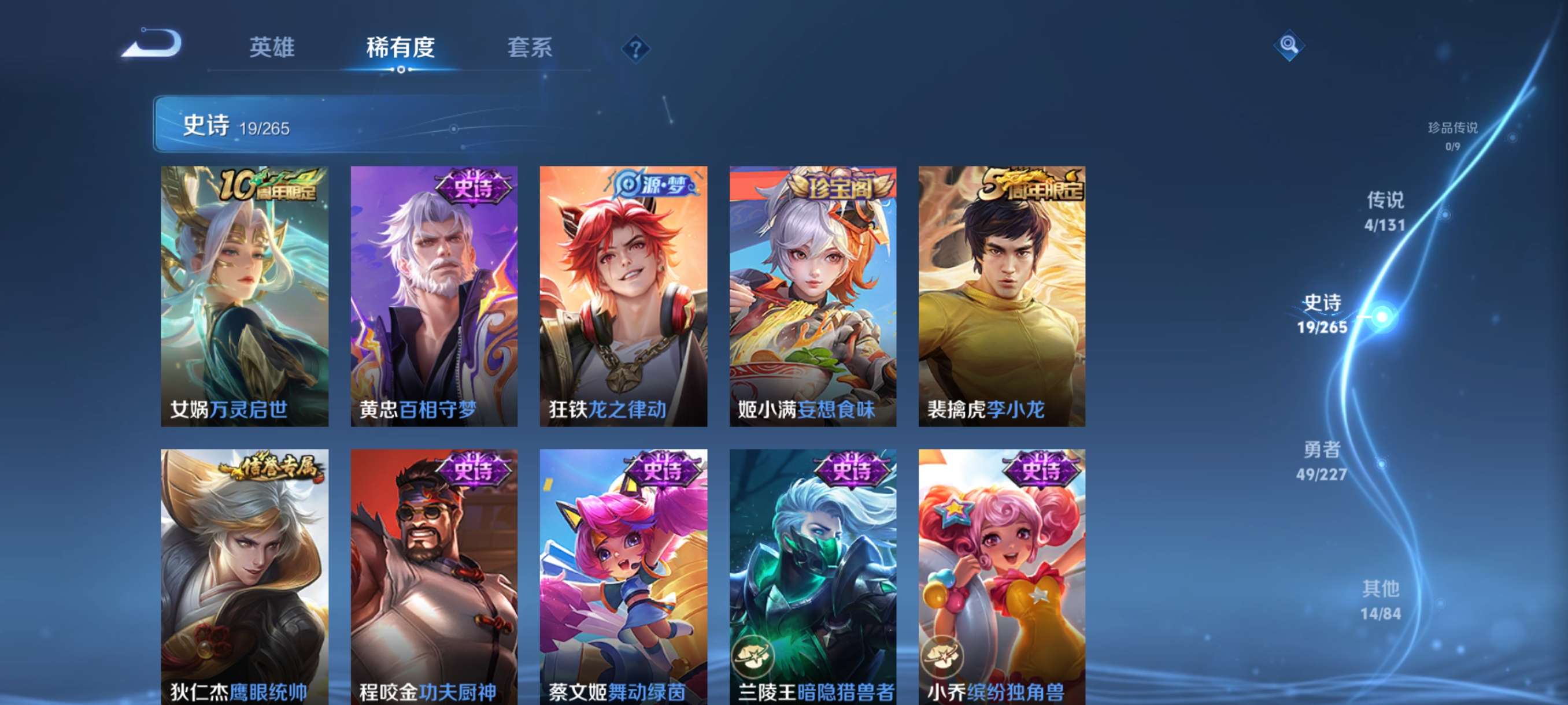Open the skin search with the magnifier icon

[x=1290, y=46]
